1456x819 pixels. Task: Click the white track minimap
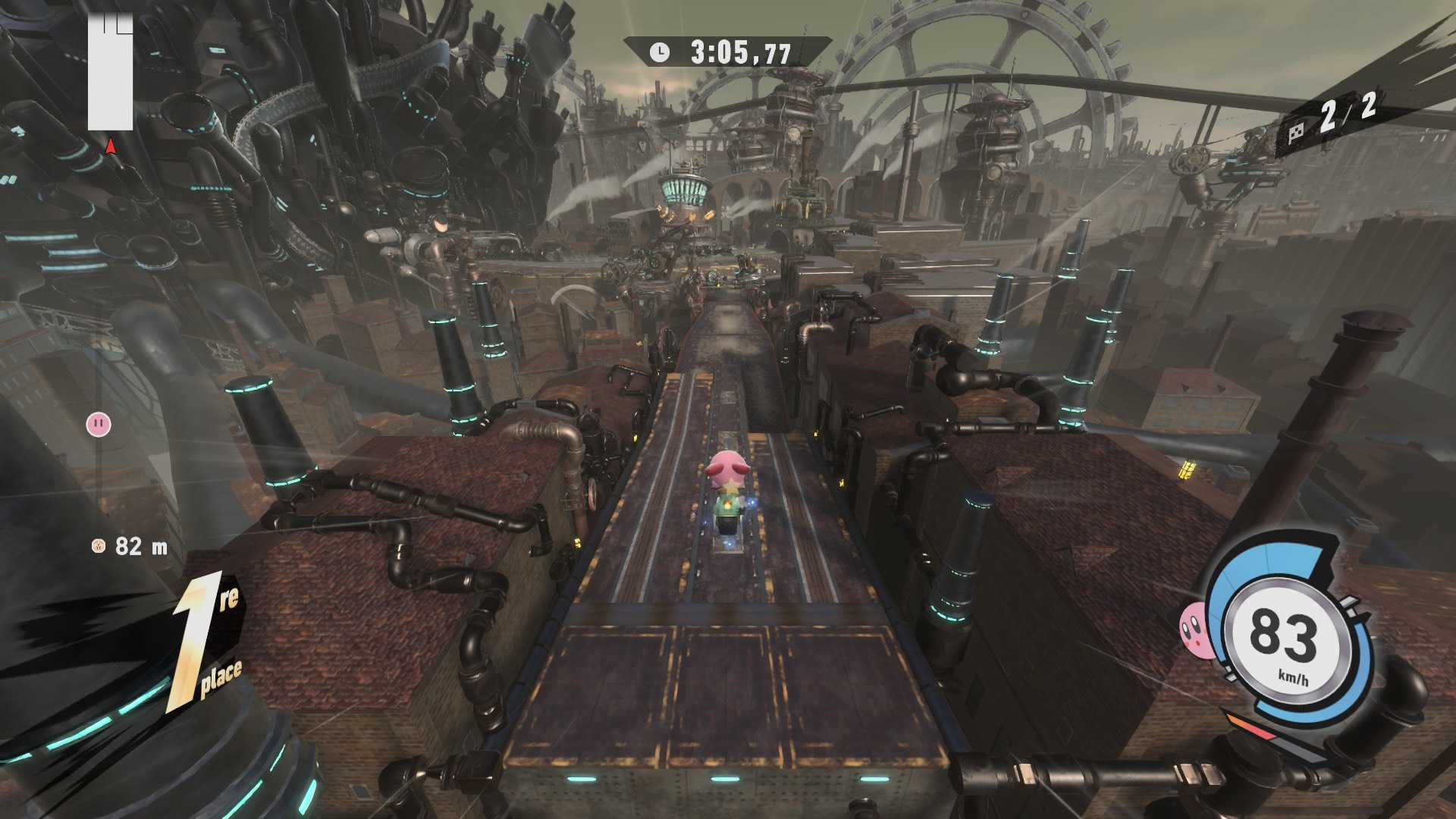pyautogui.click(x=110, y=74)
